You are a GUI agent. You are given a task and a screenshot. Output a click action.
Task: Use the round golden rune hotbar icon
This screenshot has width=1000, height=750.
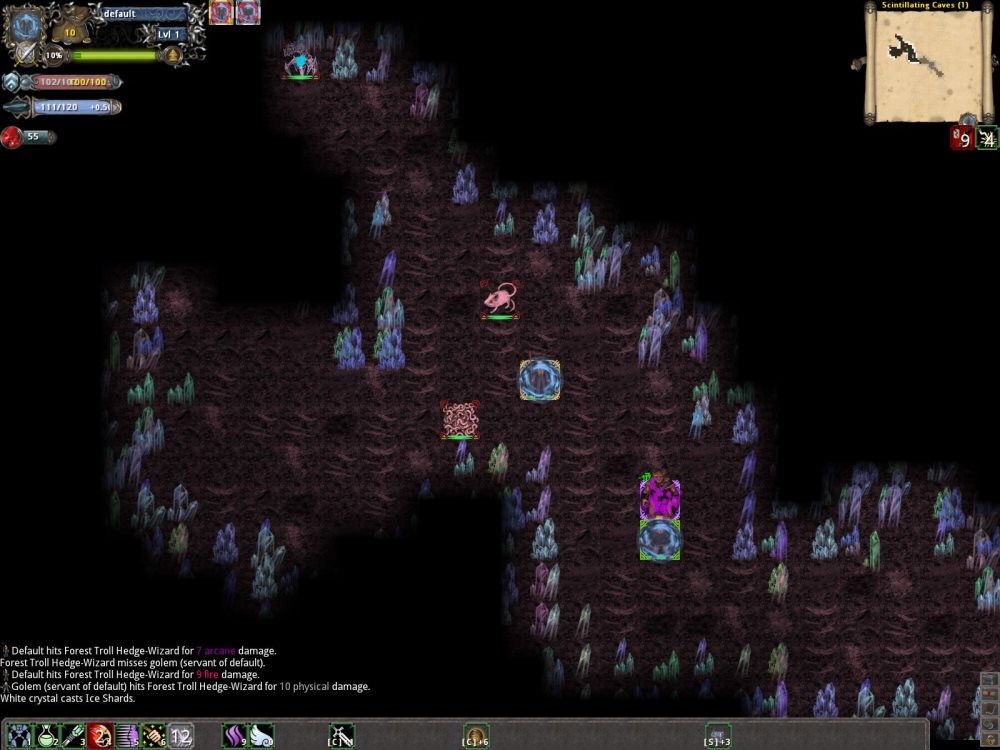[476, 737]
